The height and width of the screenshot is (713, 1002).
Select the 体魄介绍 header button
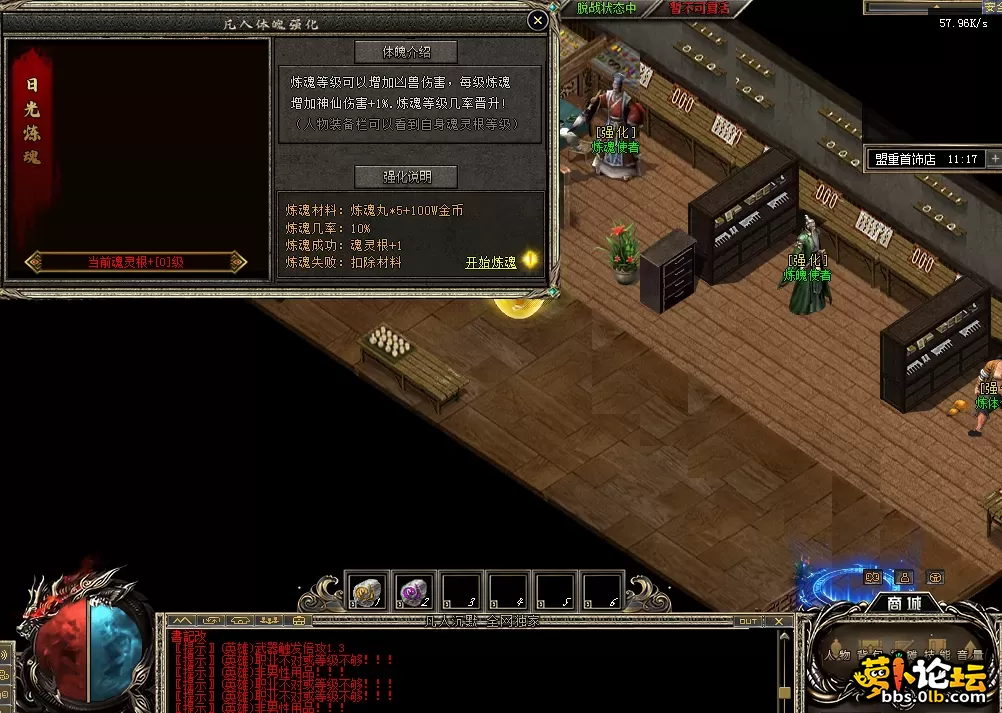click(x=406, y=51)
